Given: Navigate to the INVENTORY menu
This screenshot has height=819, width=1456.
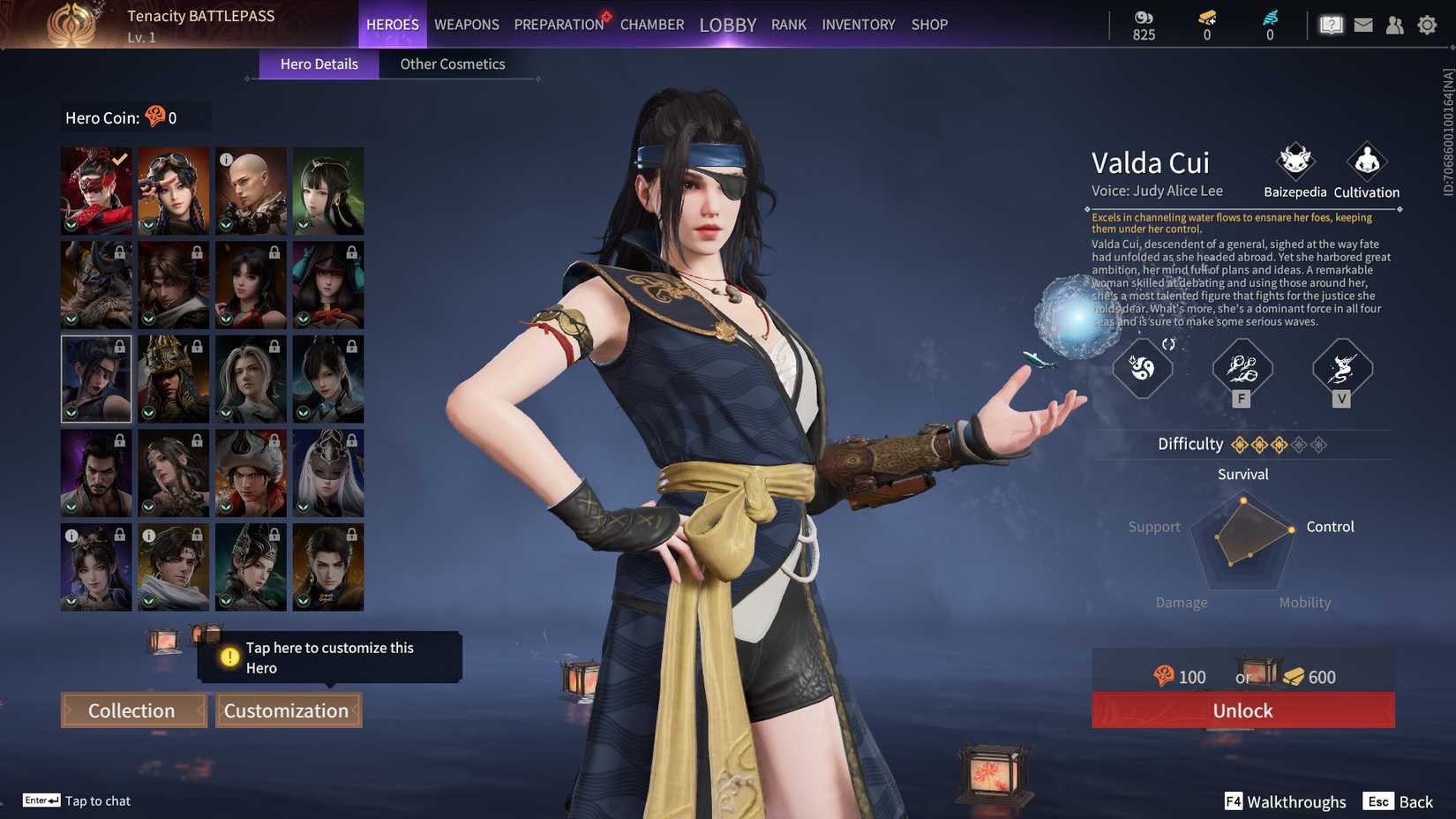Looking at the screenshot, I should (857, 24).
